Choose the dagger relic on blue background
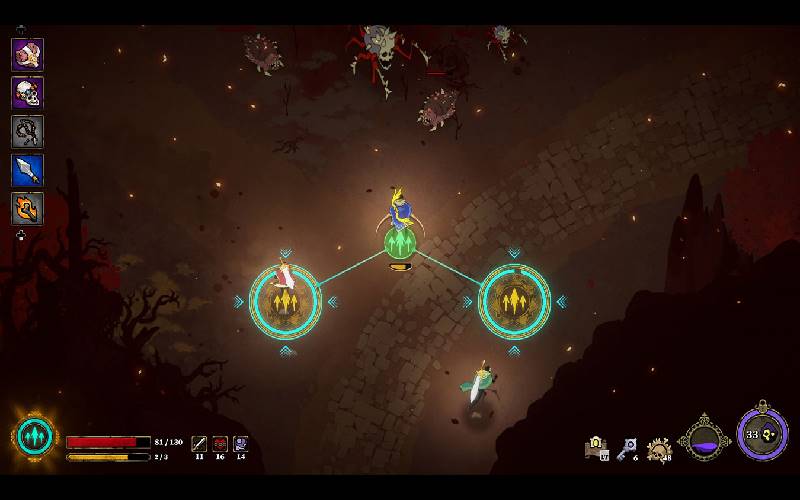Screen dimensions: 800x500 27,170
